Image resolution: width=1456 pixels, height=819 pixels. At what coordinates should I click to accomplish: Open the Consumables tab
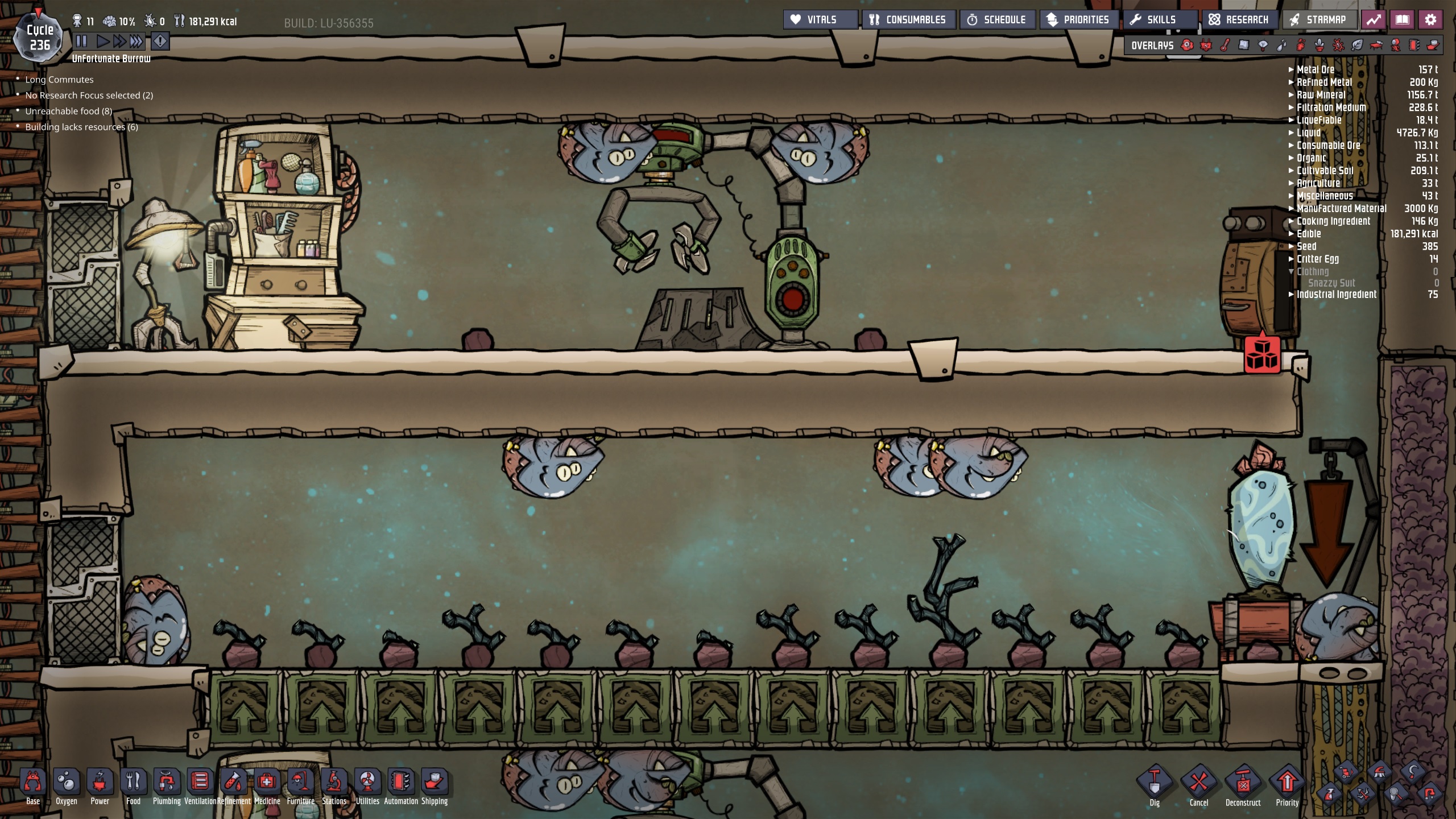908,19
